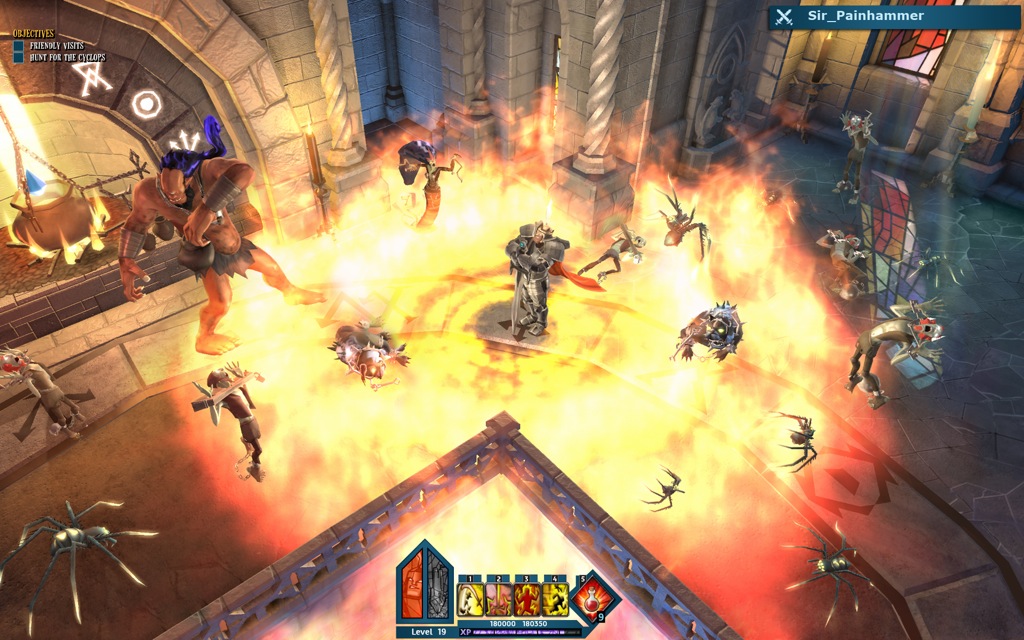The height and width of the screenshot is (640, 1024).
Task: Activate the sword slash ability in slot 1
Action: click(x=470, y=600)
